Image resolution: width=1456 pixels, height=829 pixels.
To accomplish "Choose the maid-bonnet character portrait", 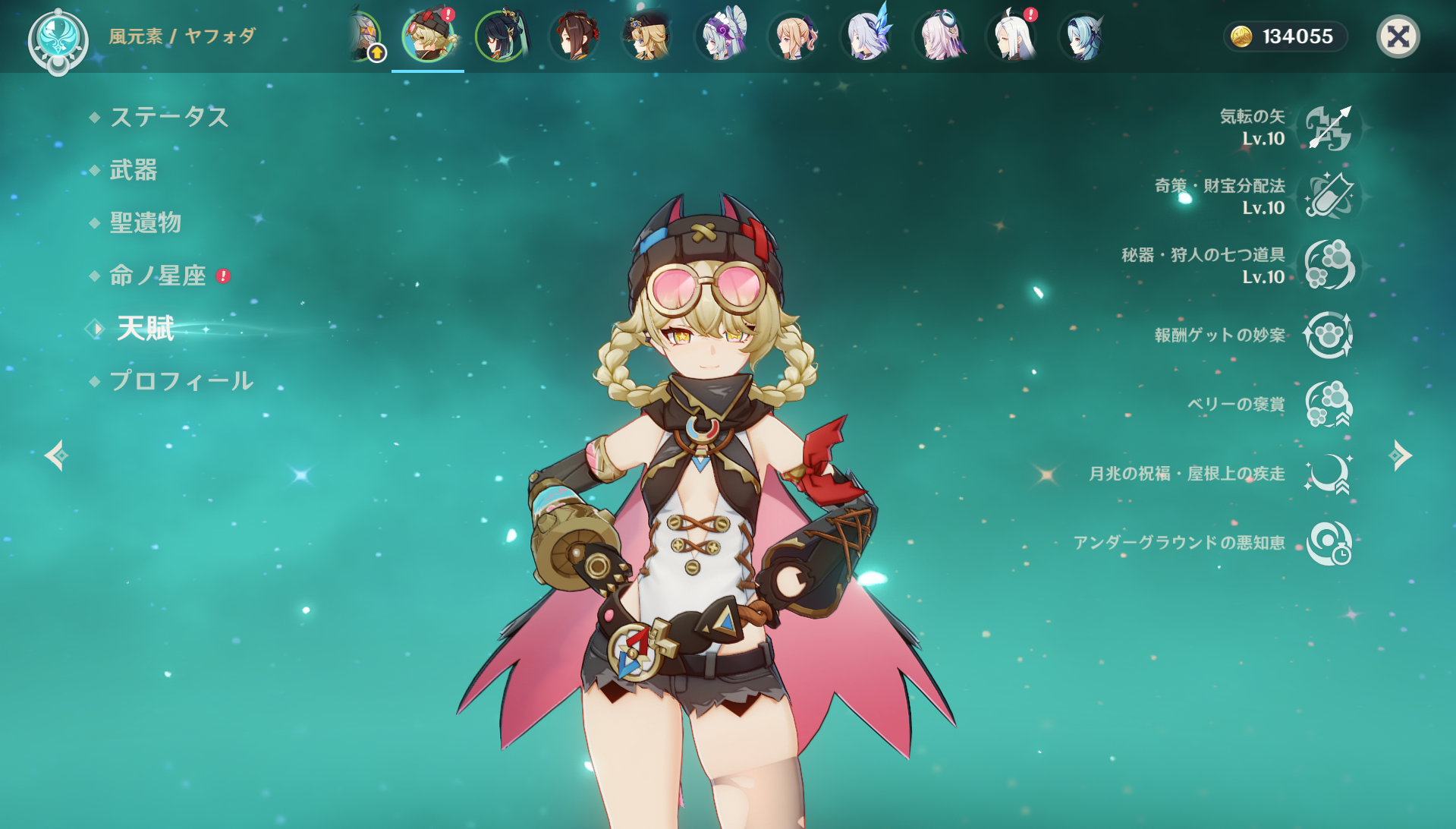I will pos(720,36).
